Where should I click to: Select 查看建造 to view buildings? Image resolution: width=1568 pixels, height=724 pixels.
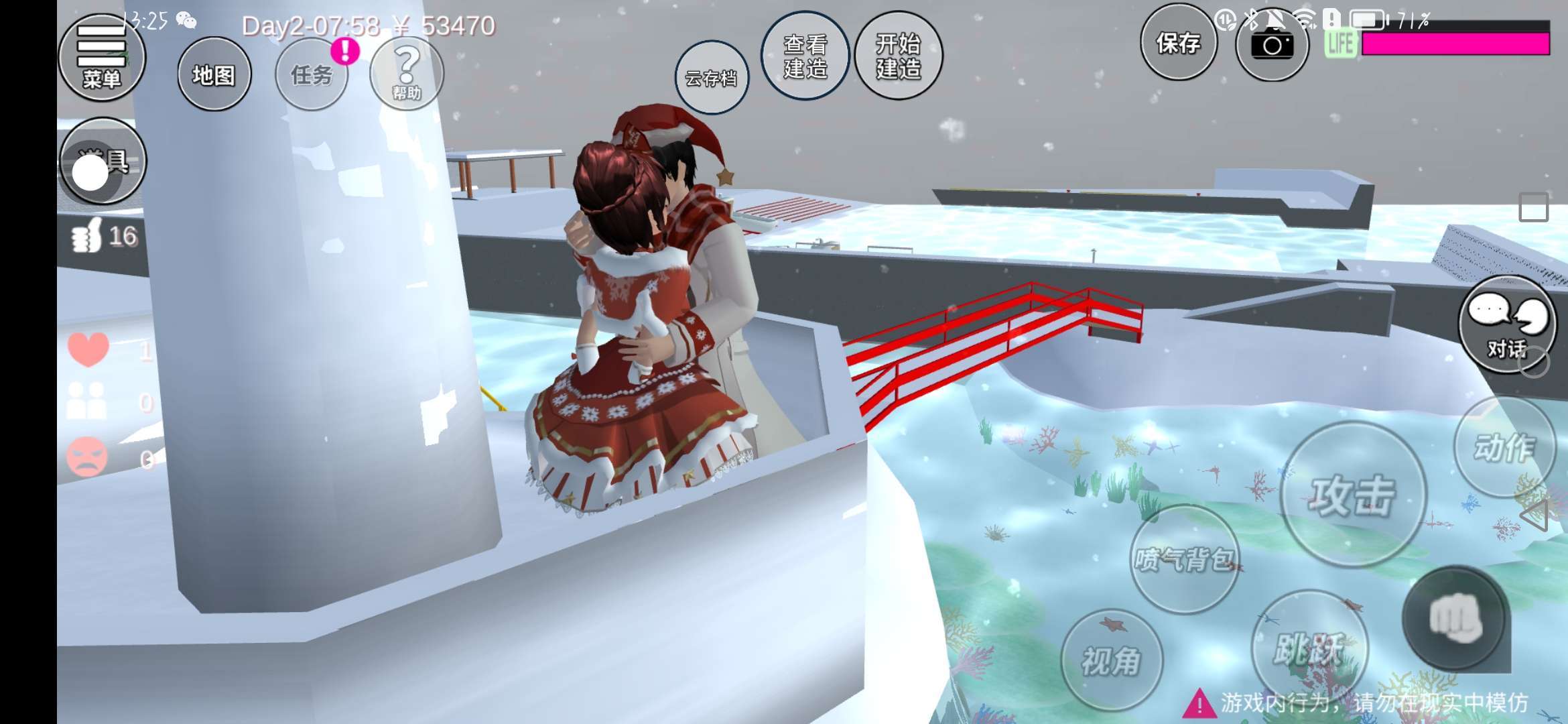(x=805, y=56)
